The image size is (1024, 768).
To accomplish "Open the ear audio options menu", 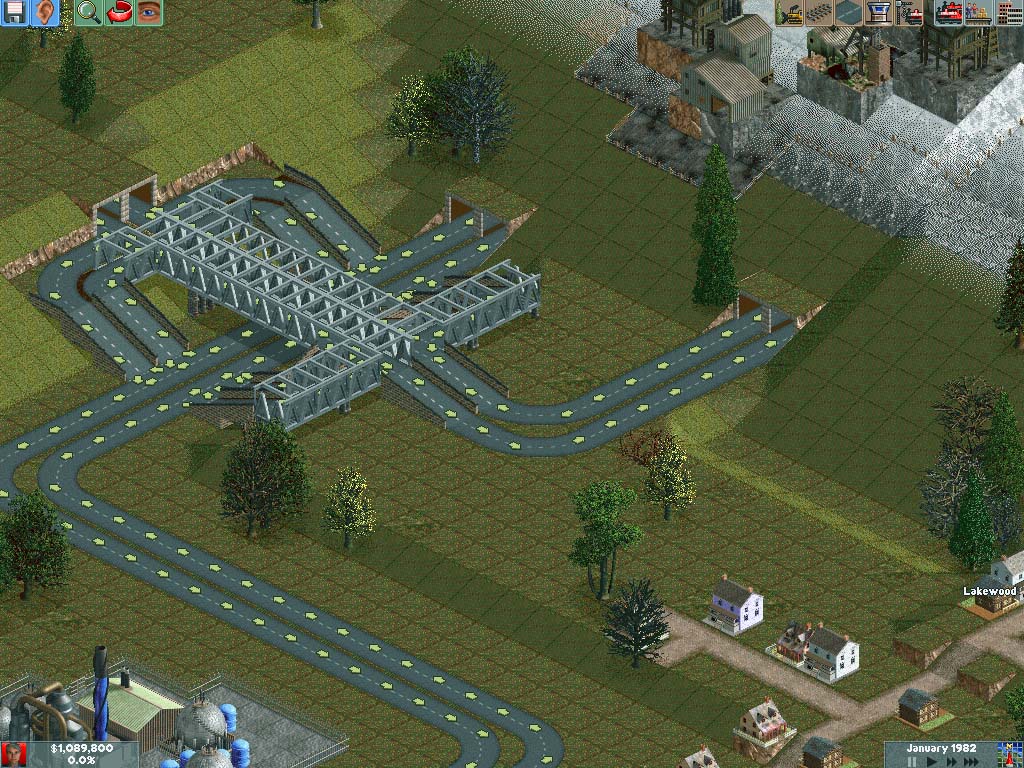I will pyautogui.click(x=44, y=13).
